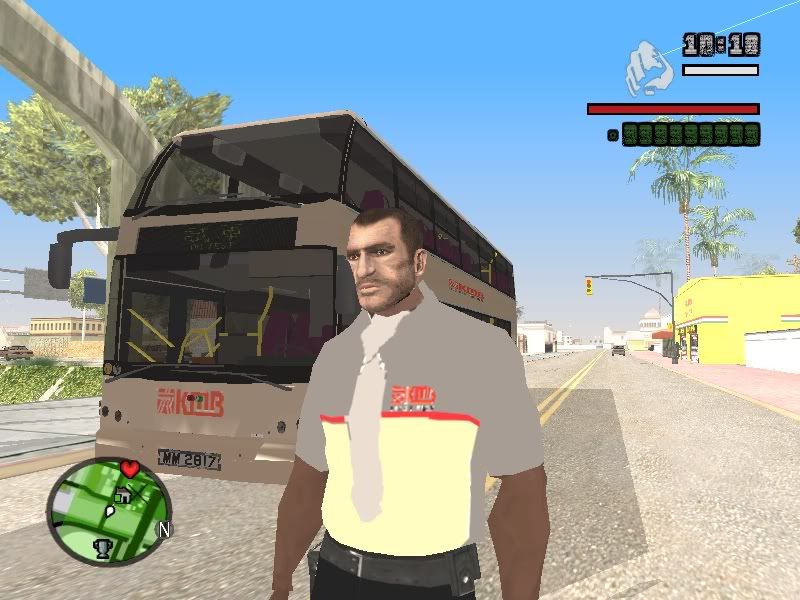Click the red heart marker on the radar
Viewport: 800px width, 600px height.
128,468
